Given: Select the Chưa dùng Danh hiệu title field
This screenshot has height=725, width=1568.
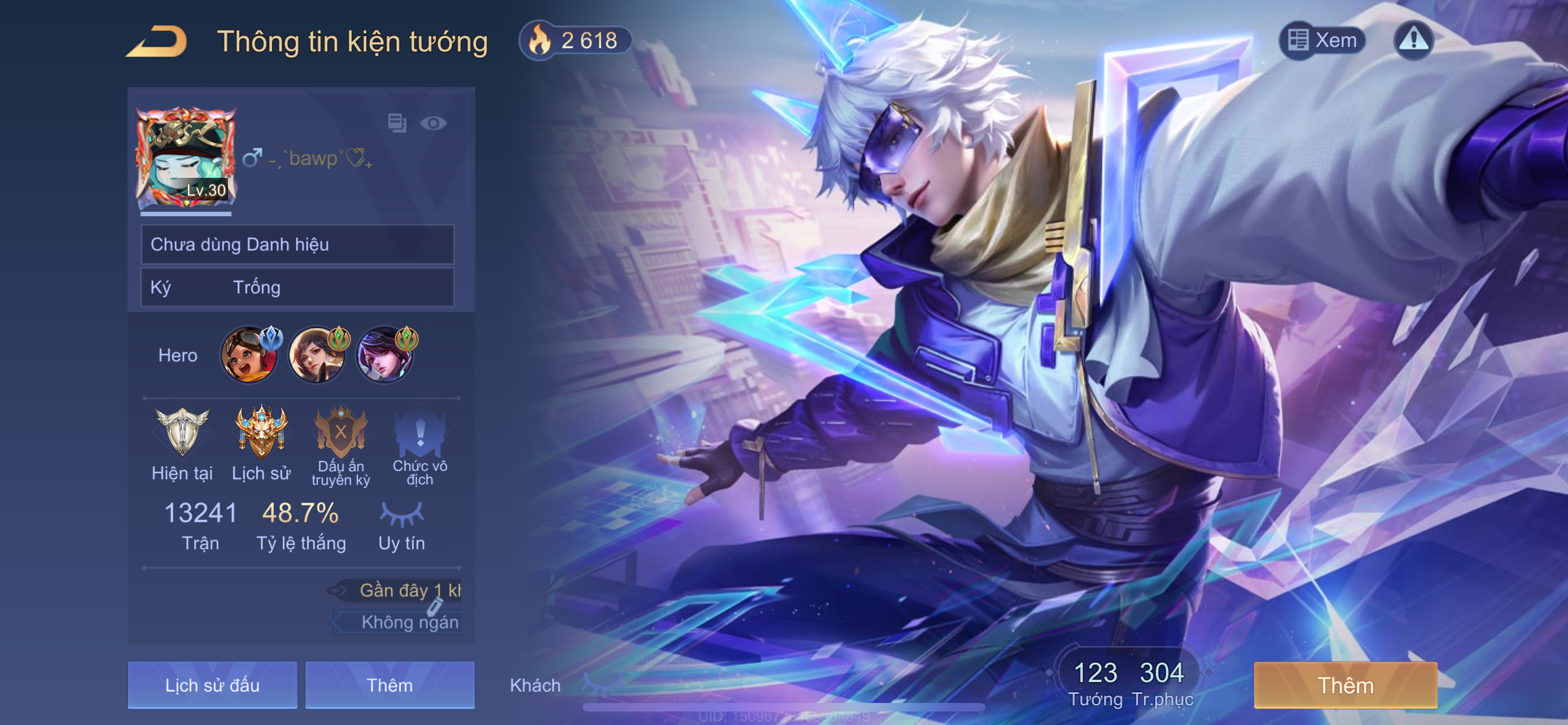Looking at the screenshot, I should pos(297,244).
